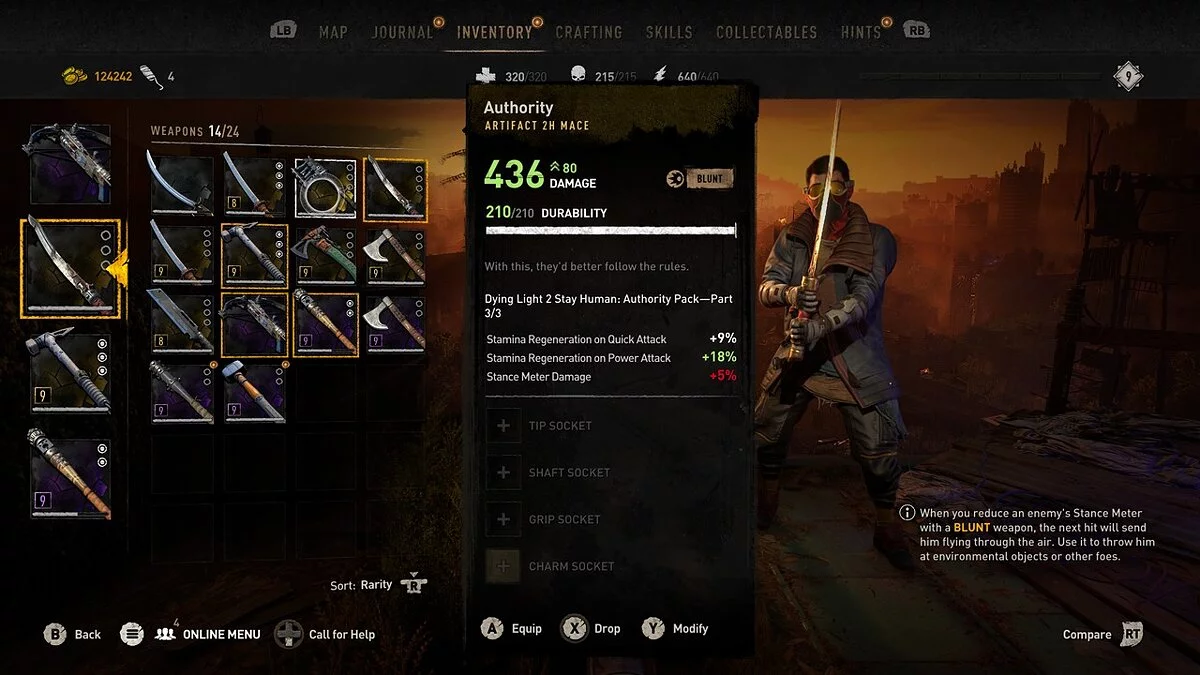
Task: Go to the Crafting tab
Action: (x=589, y=32)
